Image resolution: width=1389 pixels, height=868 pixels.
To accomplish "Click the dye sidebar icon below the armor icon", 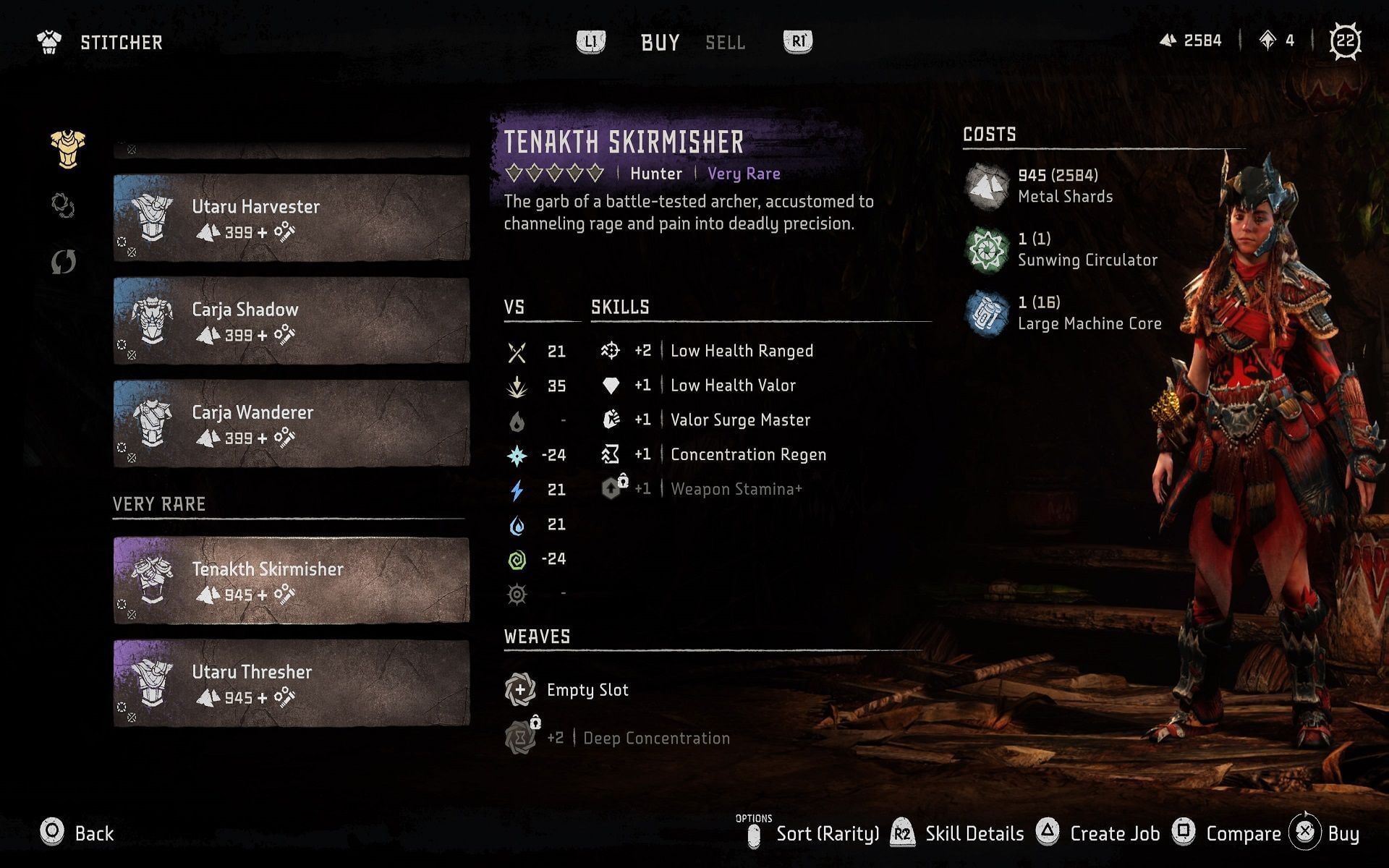I will [x=64, y=206].
